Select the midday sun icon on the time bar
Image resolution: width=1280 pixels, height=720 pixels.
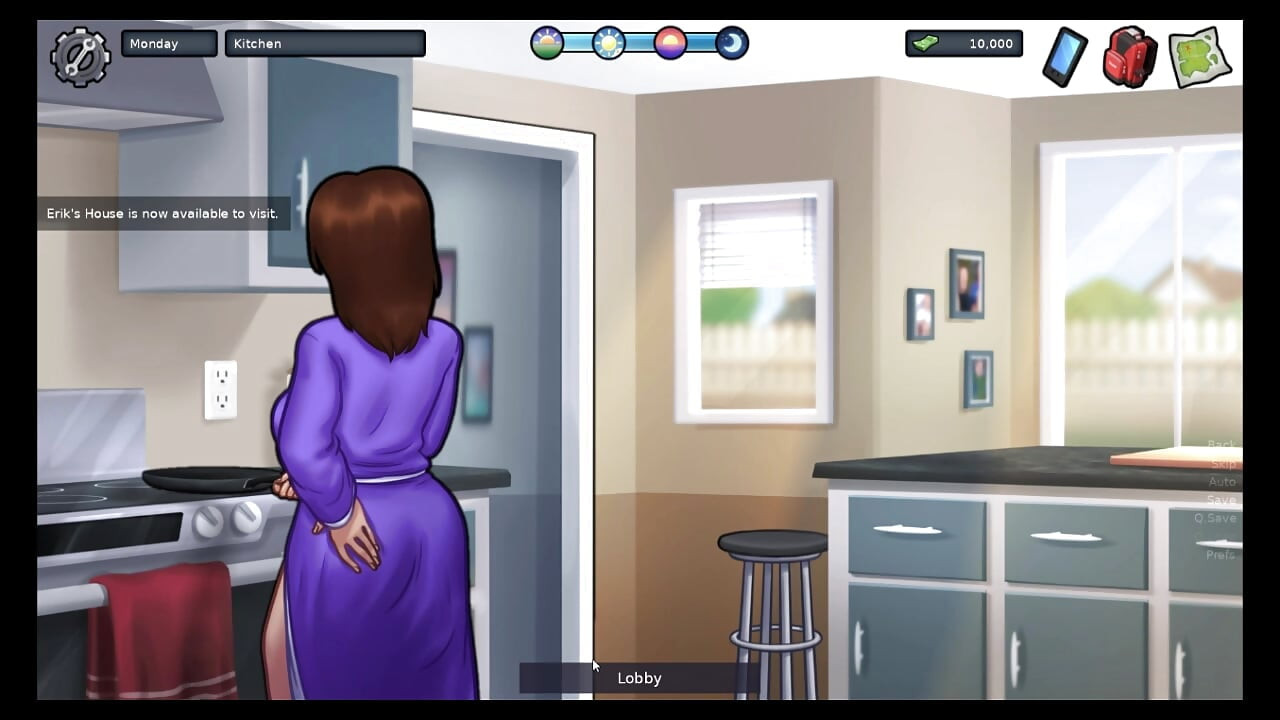click(608, 43)
